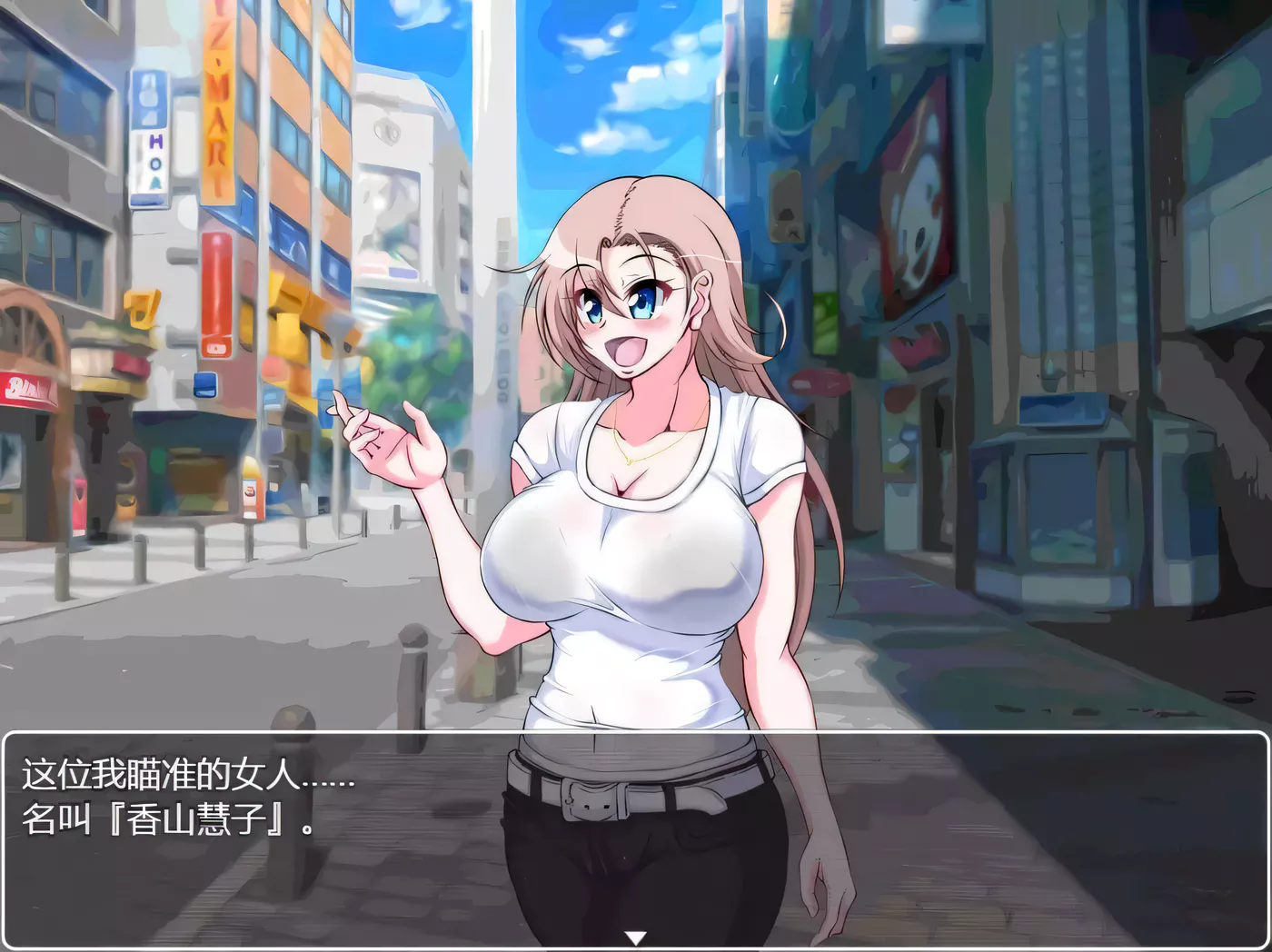Select the blue HOA signboard

[149, 136]
